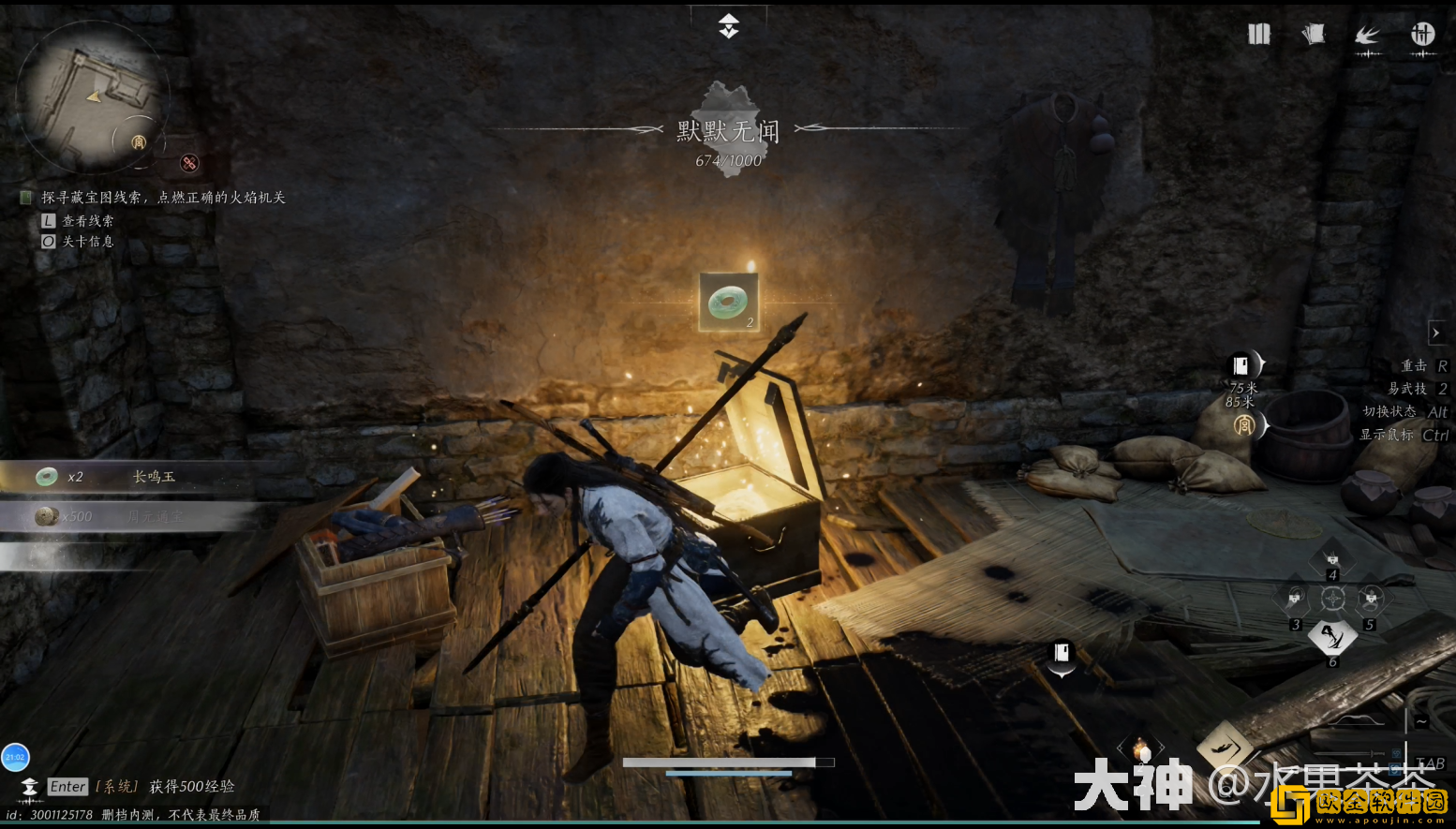
Task: Open the circular minimap
Action: coord(91,96)
